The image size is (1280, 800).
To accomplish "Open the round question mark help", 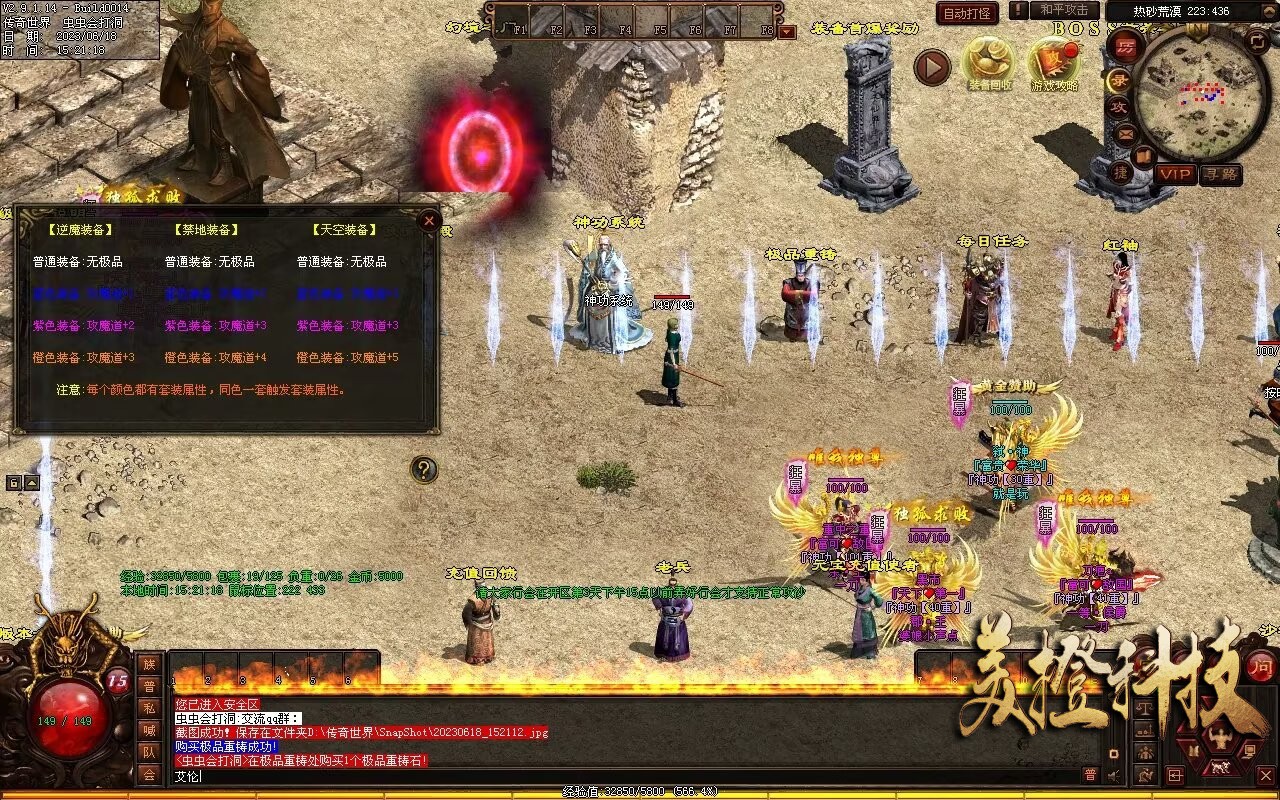I will coord(424,469).
